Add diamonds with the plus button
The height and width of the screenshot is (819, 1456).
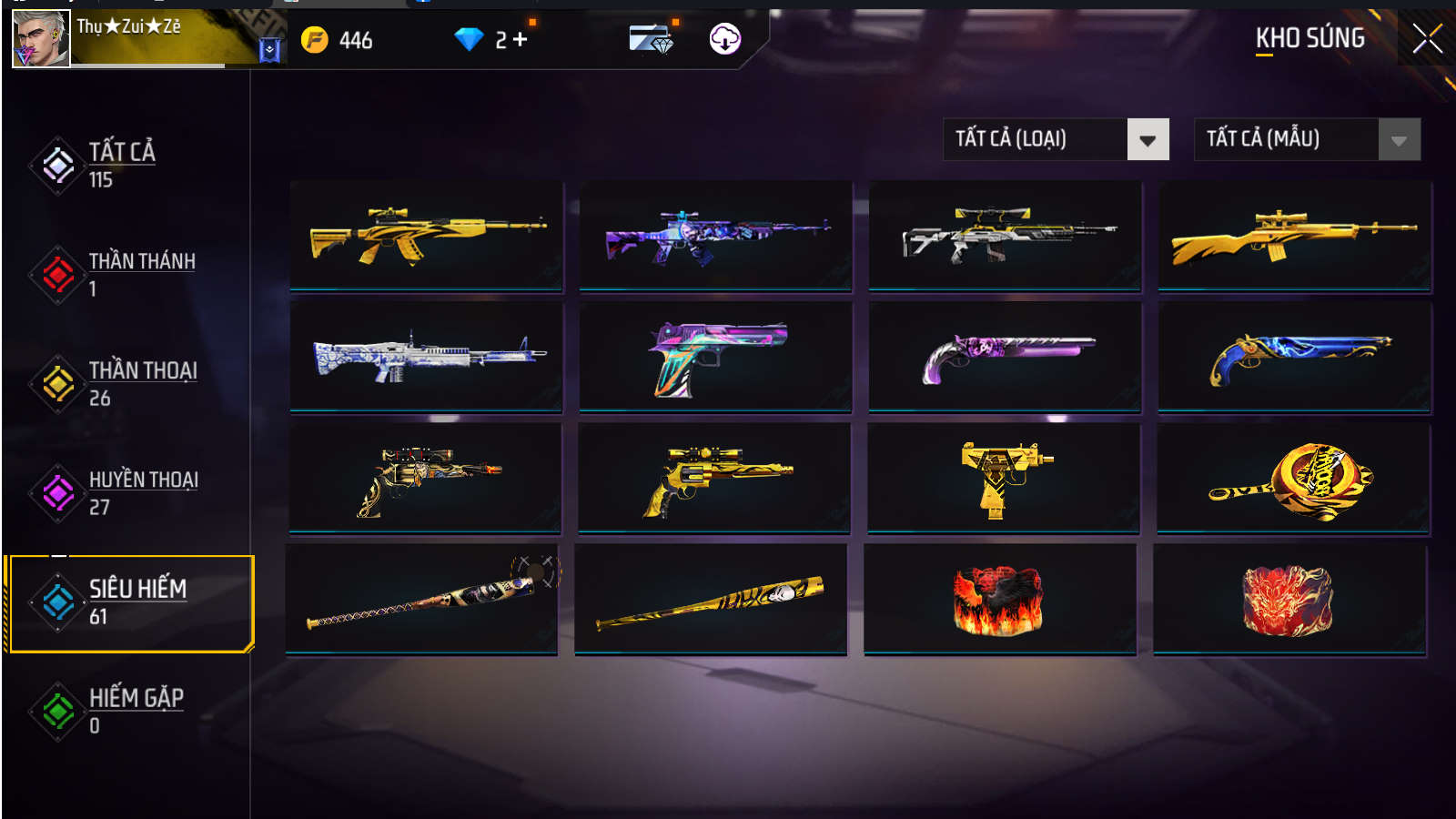(520, 39)
